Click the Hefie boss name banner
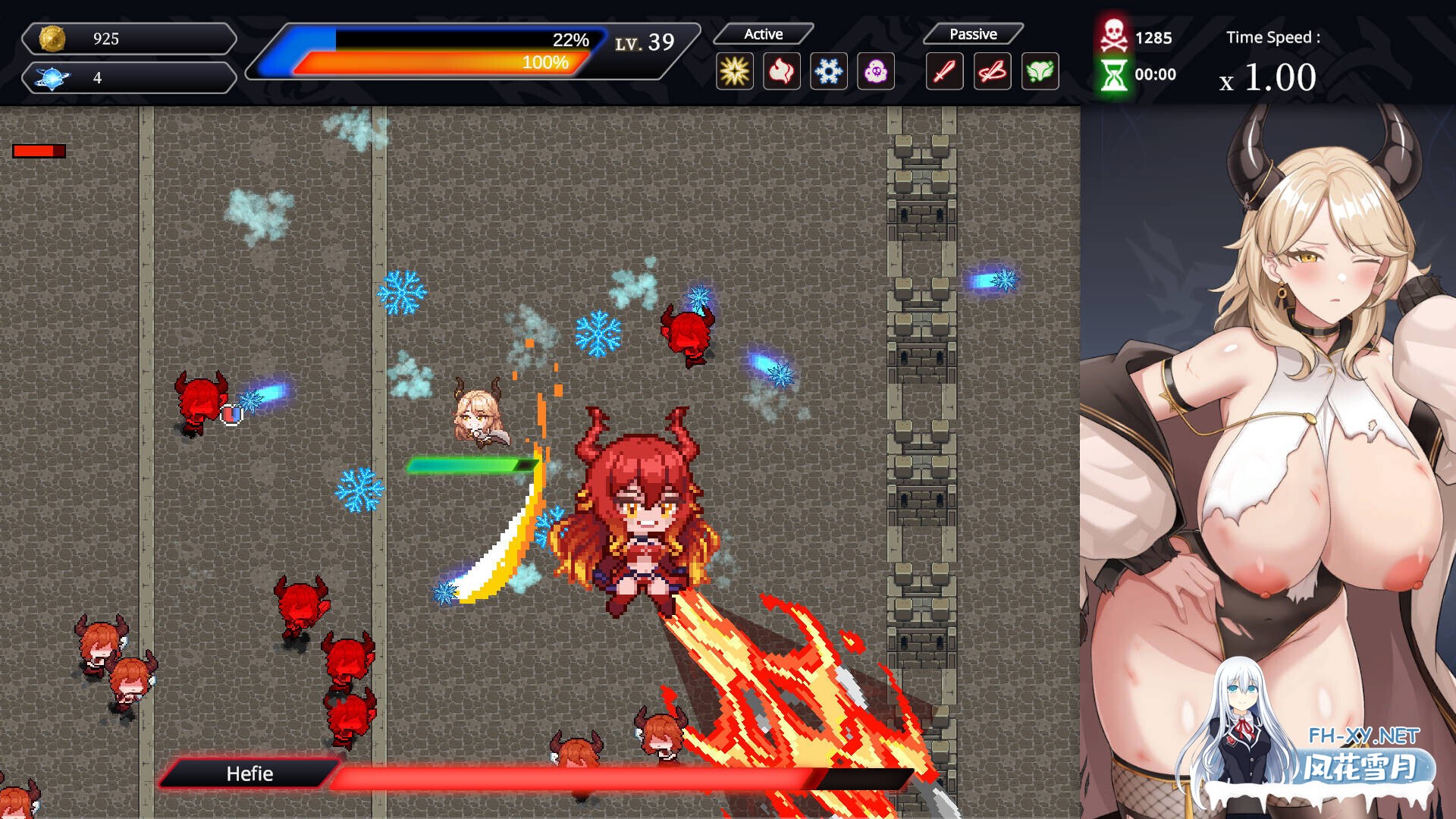The width and height of the screenshot is (1456, 819). pos(248,774)
